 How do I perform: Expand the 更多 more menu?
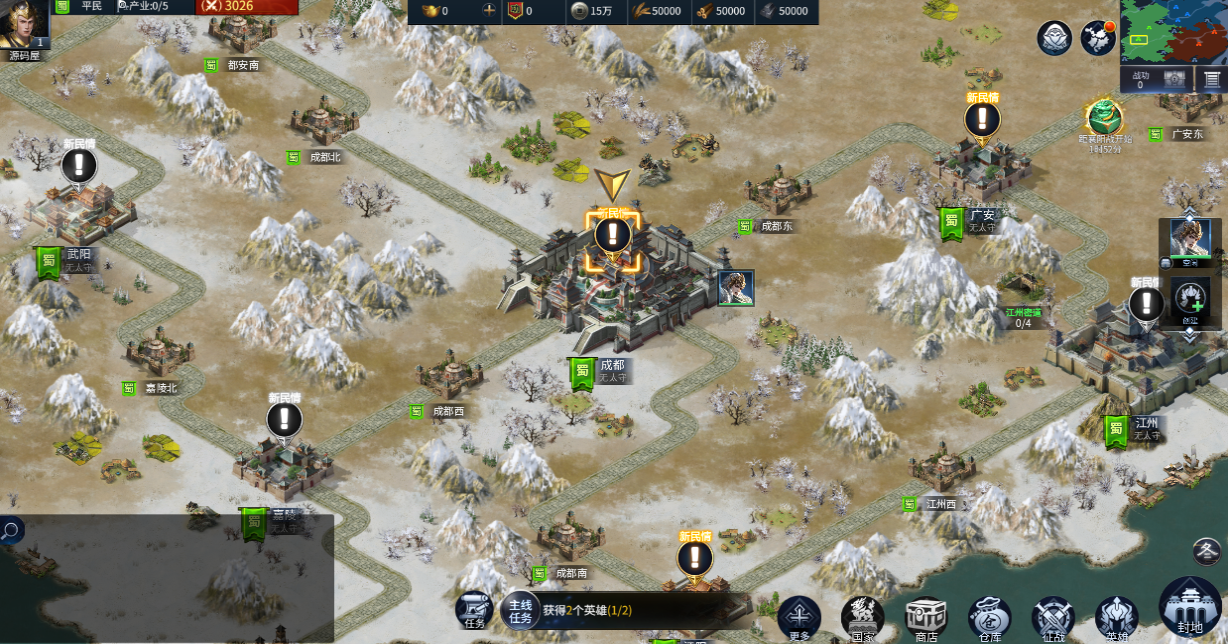799,616
